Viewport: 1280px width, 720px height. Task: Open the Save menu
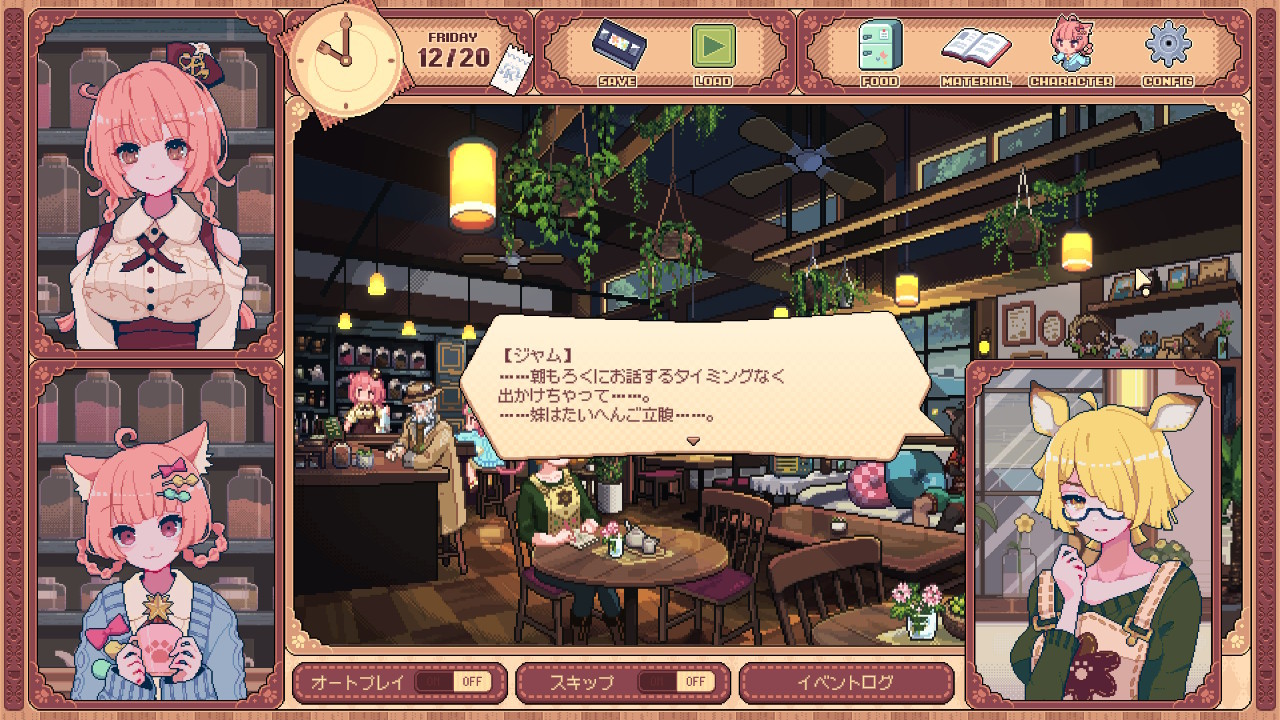click(617, 48)
